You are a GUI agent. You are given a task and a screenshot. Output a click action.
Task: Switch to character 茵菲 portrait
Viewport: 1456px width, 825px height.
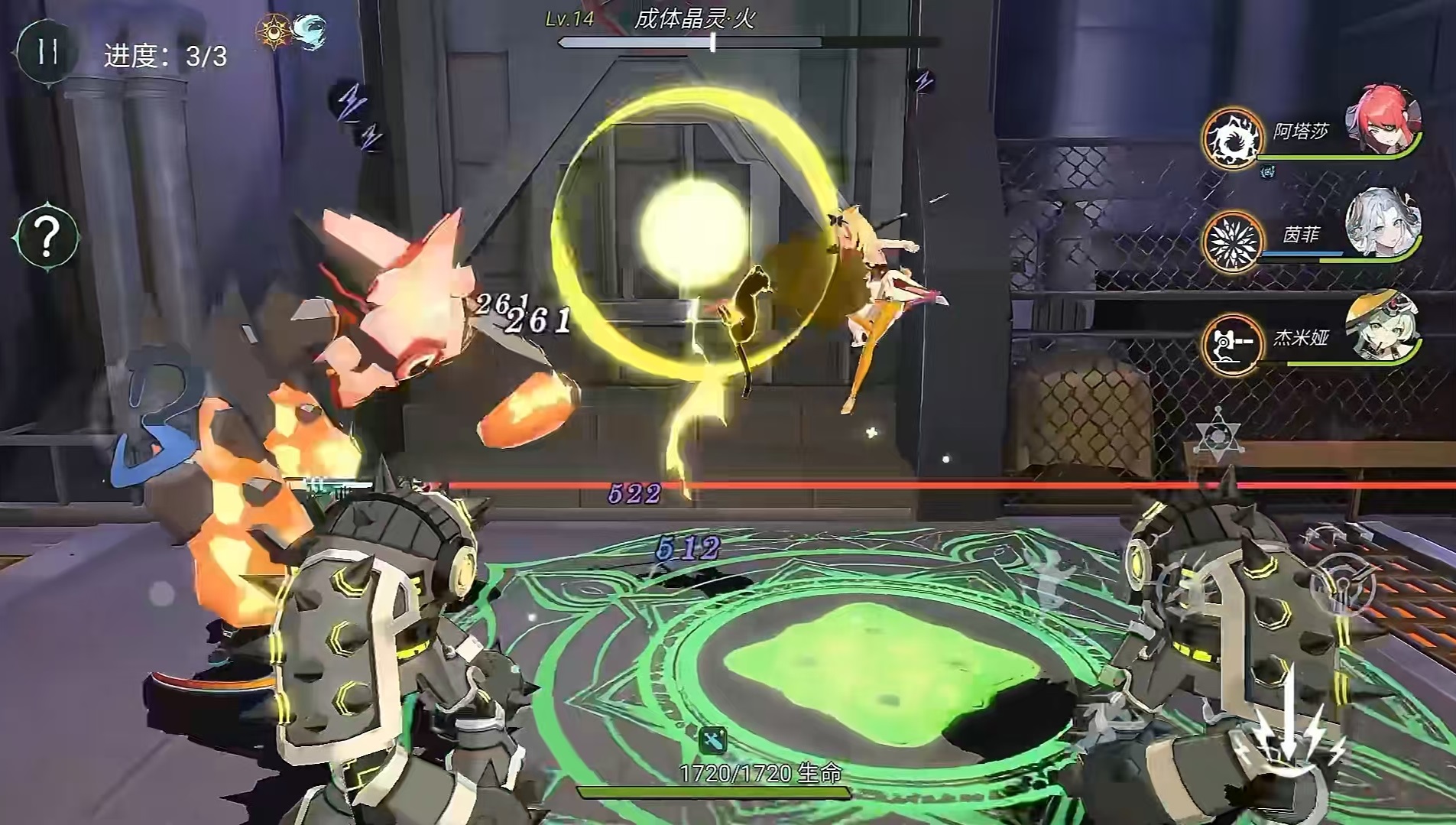click(1382, 222)
